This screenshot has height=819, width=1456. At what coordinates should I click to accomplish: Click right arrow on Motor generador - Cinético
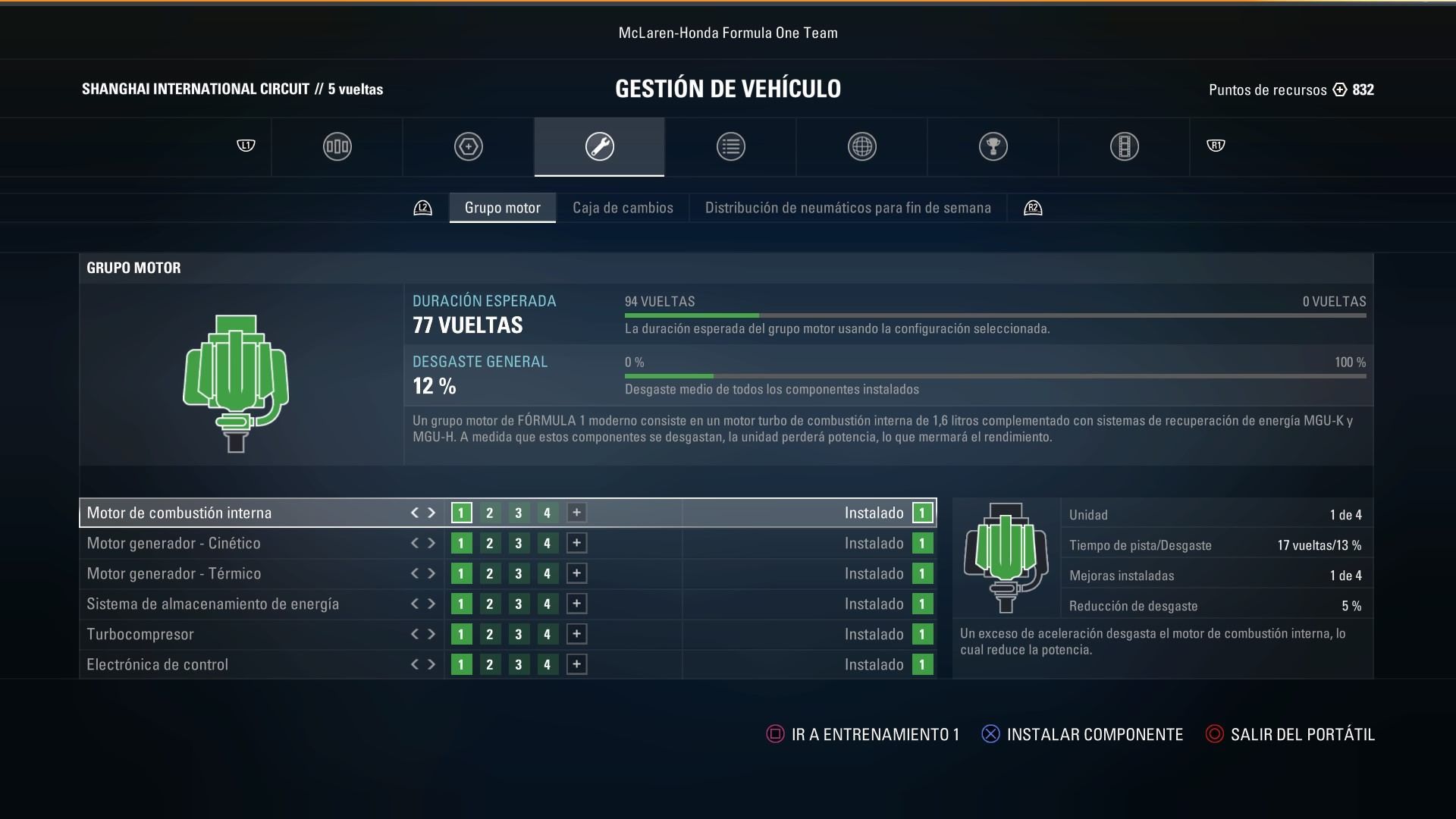[431, 543]
